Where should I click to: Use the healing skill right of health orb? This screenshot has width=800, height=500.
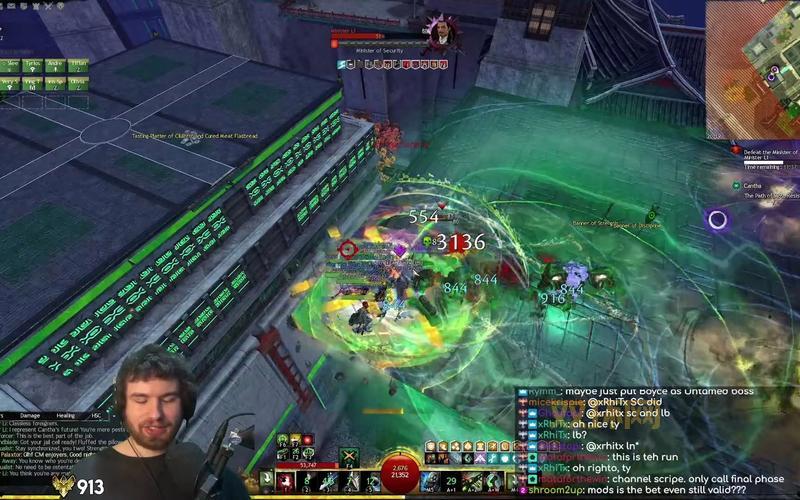432,482
